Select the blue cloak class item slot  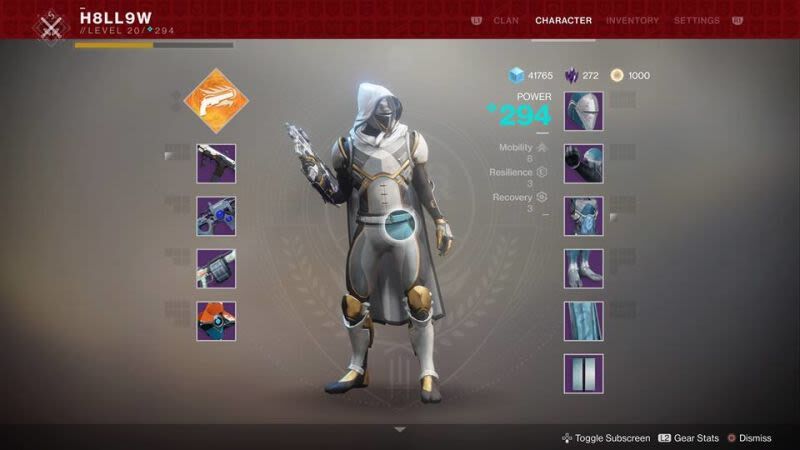click(583, 321)
